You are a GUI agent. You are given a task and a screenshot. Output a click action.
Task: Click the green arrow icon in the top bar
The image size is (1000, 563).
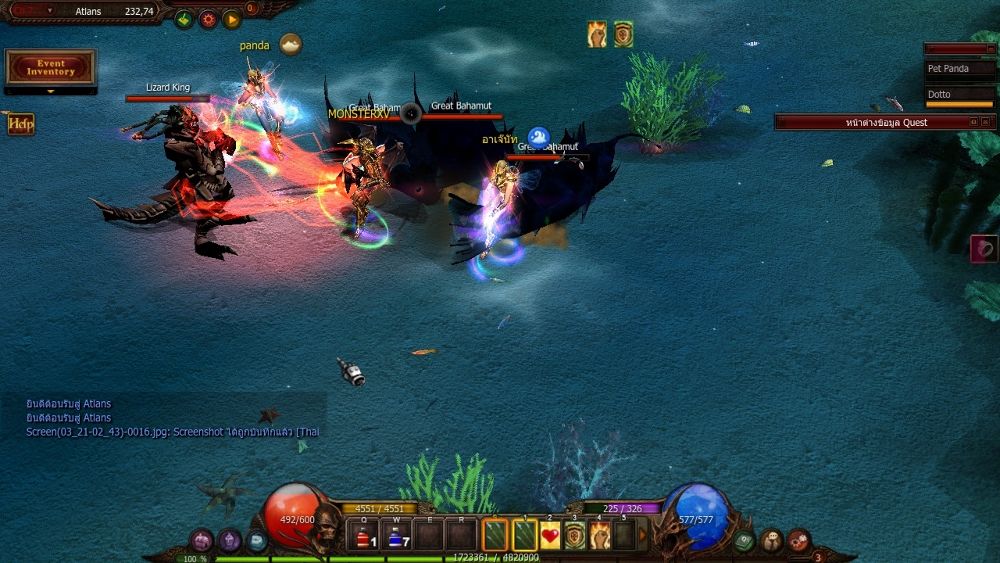coord(184,19)
